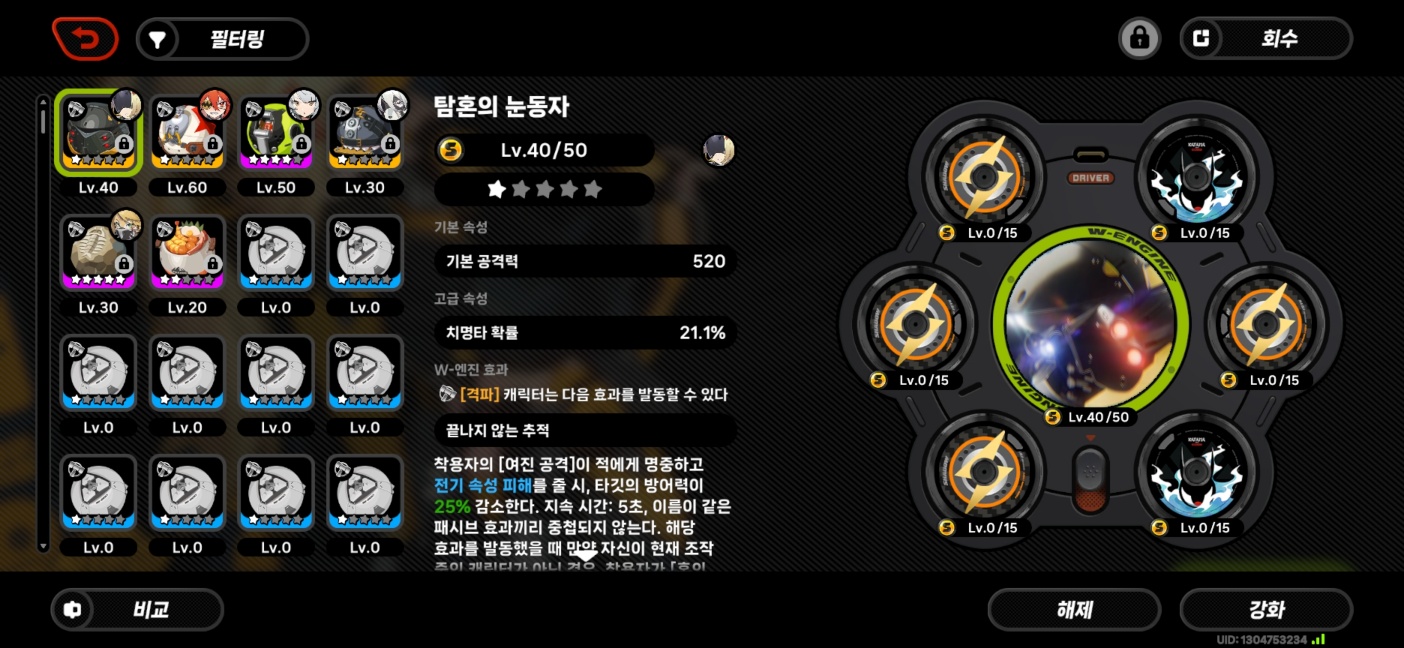This screenshot has width=1404, height=648.
Task: Open the central W-Engine slot Lv.40/50
Action: [1087, 320]
